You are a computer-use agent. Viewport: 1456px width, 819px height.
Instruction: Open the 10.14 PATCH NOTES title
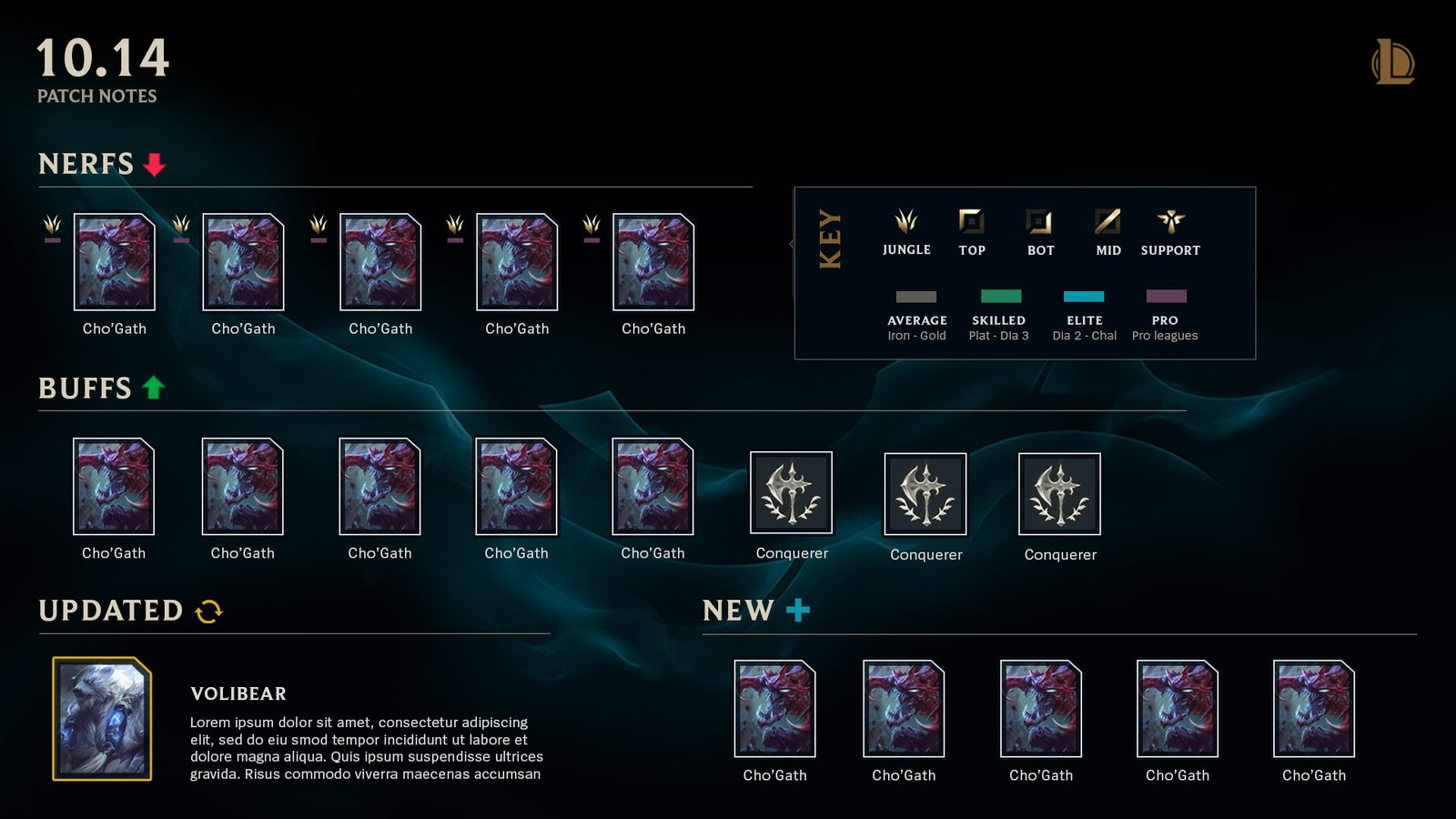[x=103, y=64]
